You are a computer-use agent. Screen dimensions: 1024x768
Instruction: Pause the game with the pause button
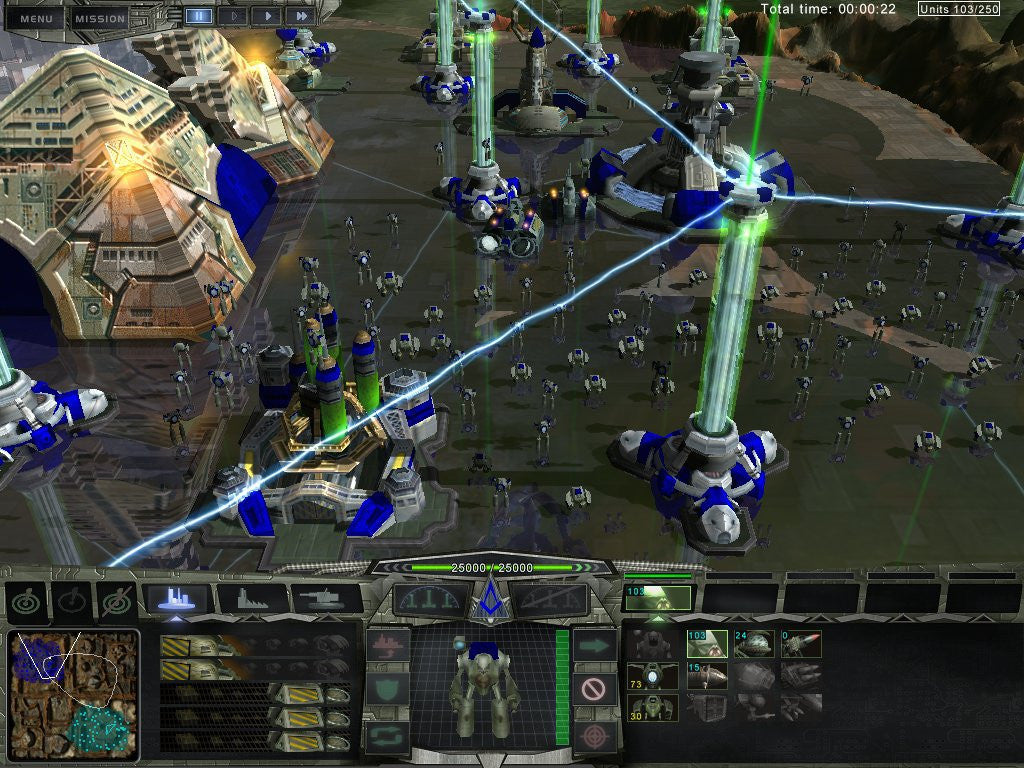(x=198, y=16)
